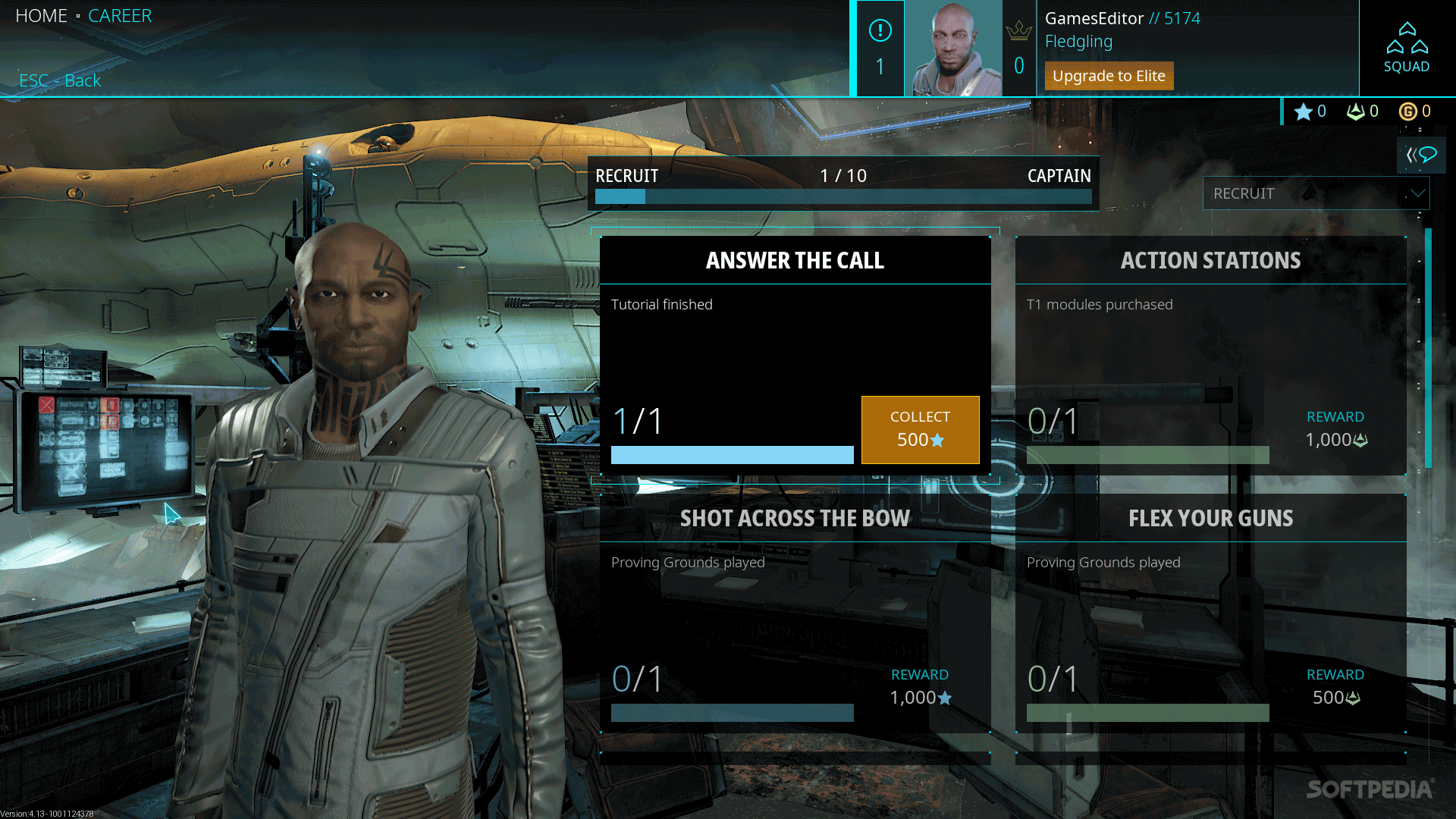The width and height of the screenshot is (1456, 819).
Task: Collect the 500 star reward
Action: [x=920, y=429]
